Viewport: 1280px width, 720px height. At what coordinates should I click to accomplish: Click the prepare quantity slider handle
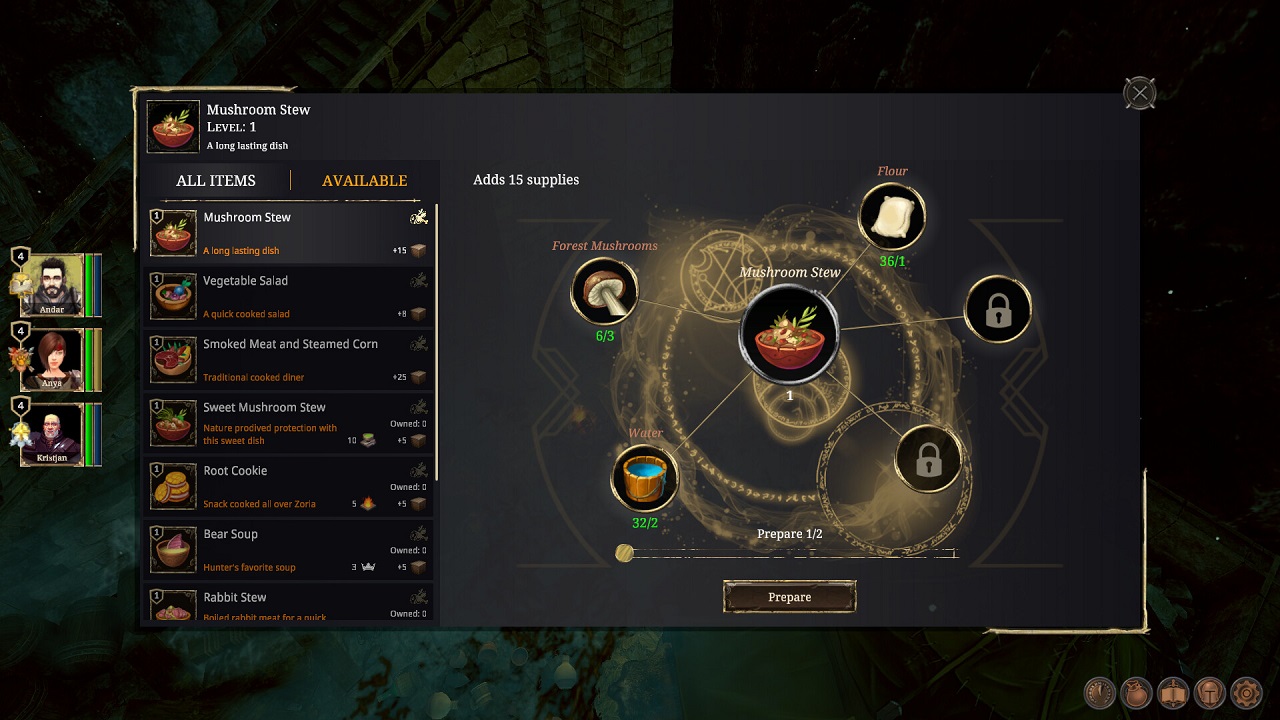625,553
